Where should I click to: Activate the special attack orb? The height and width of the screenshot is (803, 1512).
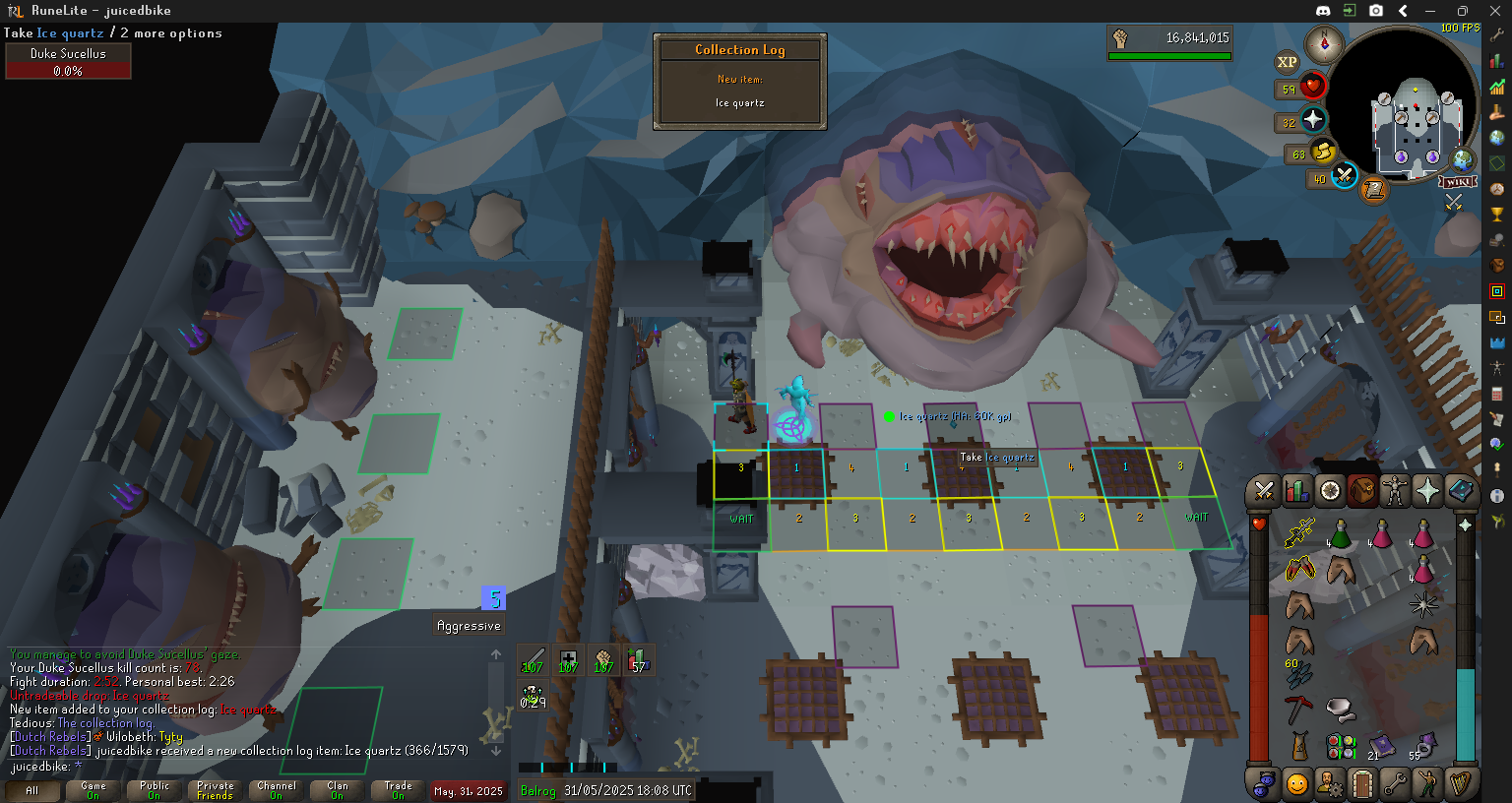pos(1345,177)
